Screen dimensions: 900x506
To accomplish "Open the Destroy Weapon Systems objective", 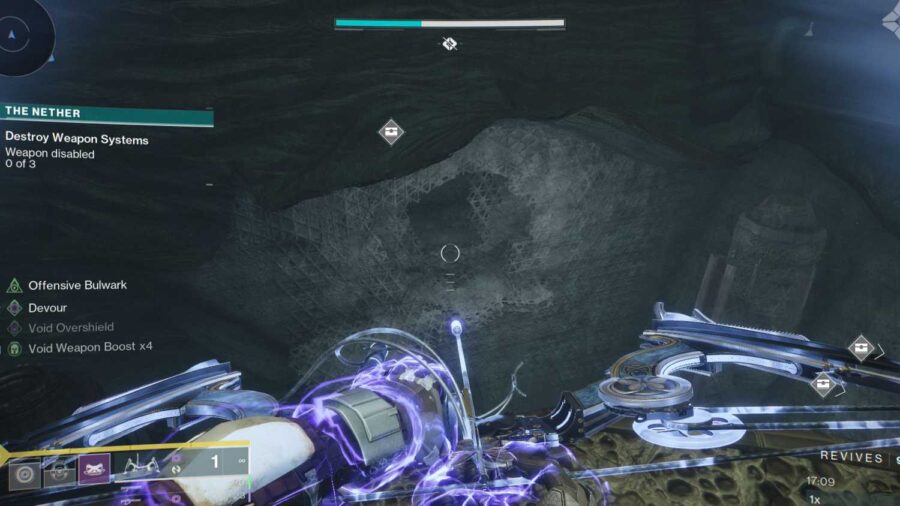I will pyautogui.click(x=77, y=140).
